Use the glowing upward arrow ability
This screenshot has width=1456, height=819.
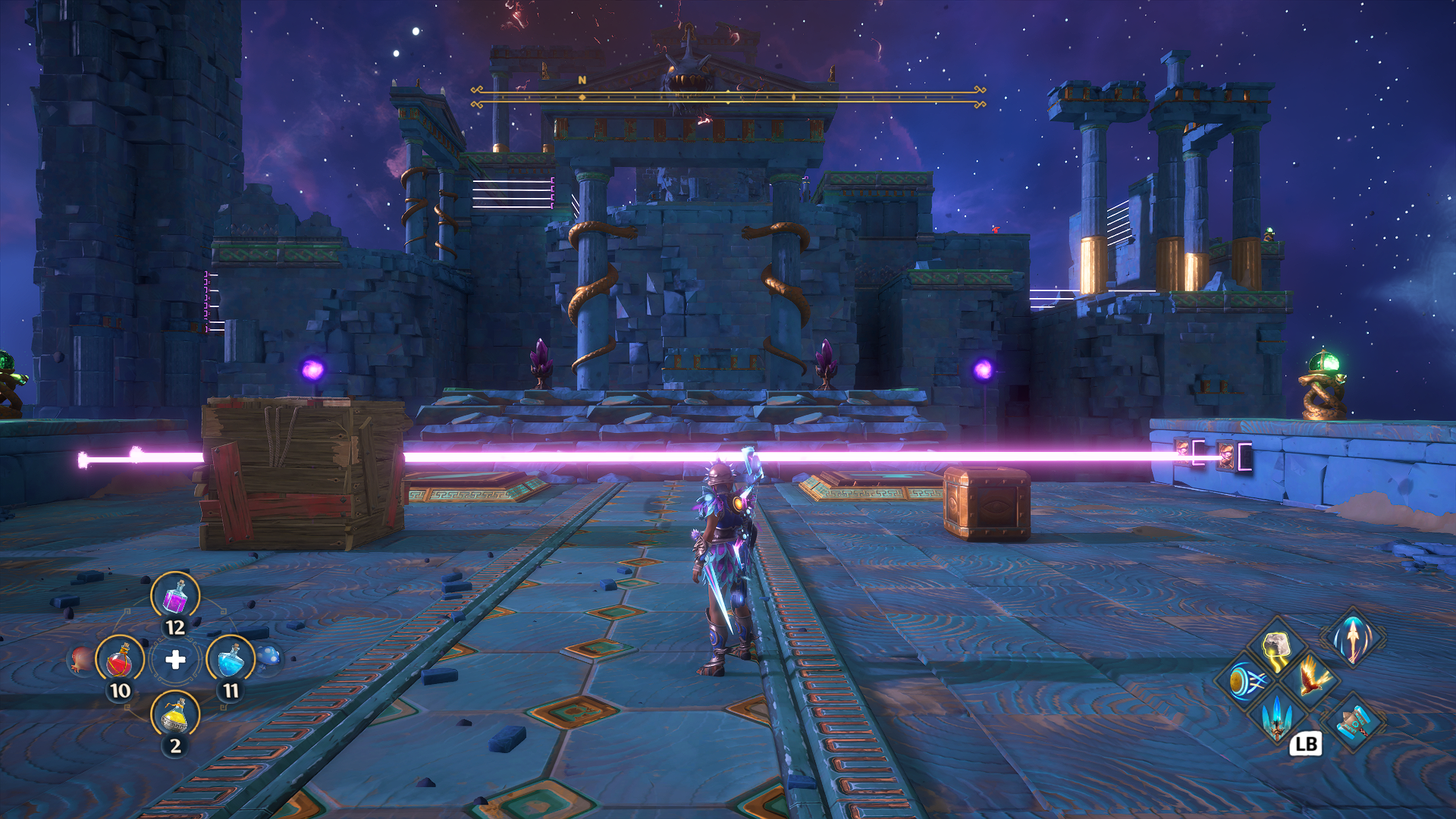[1354, 637]
